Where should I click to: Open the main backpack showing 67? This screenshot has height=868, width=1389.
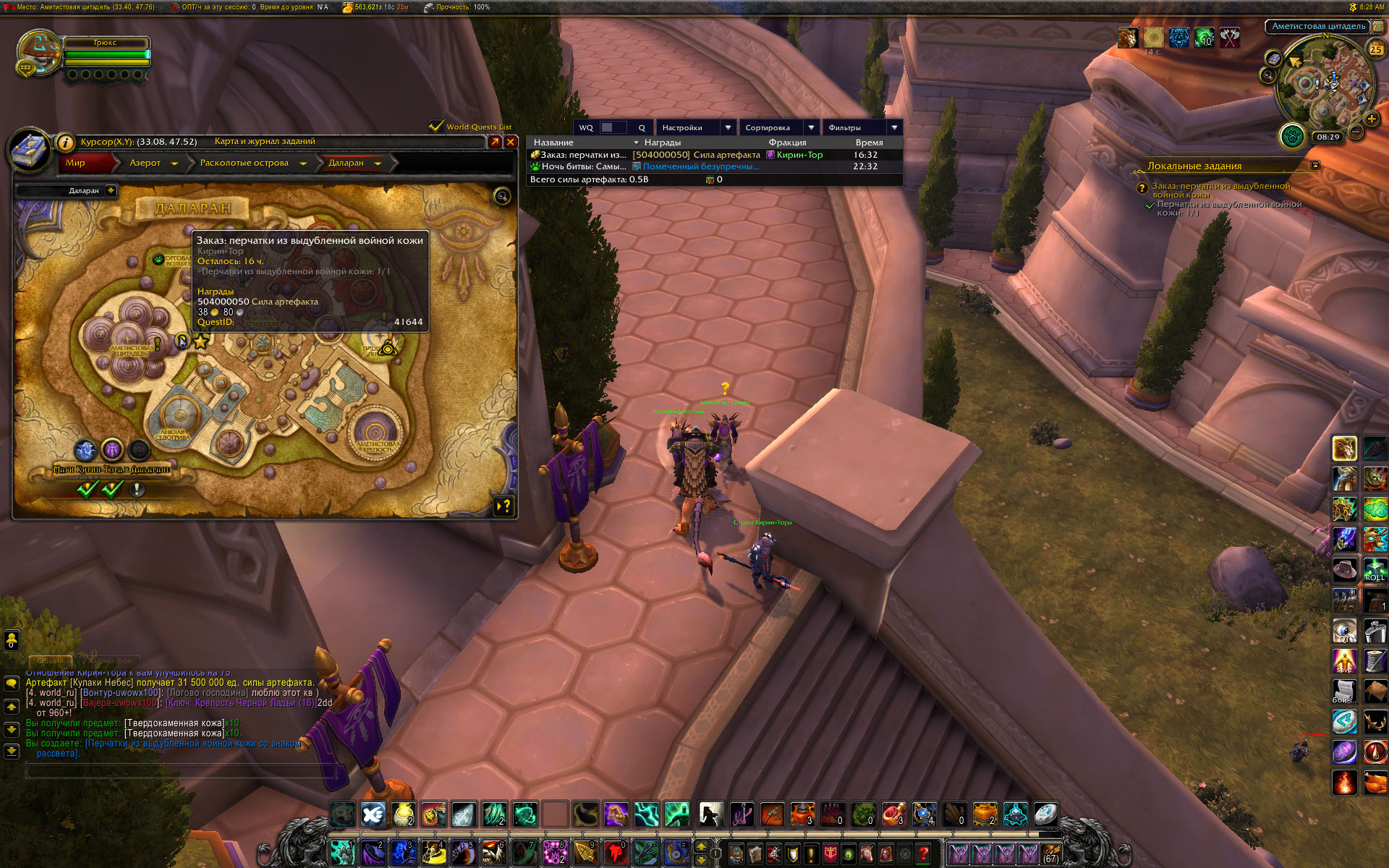point(1050,854)
